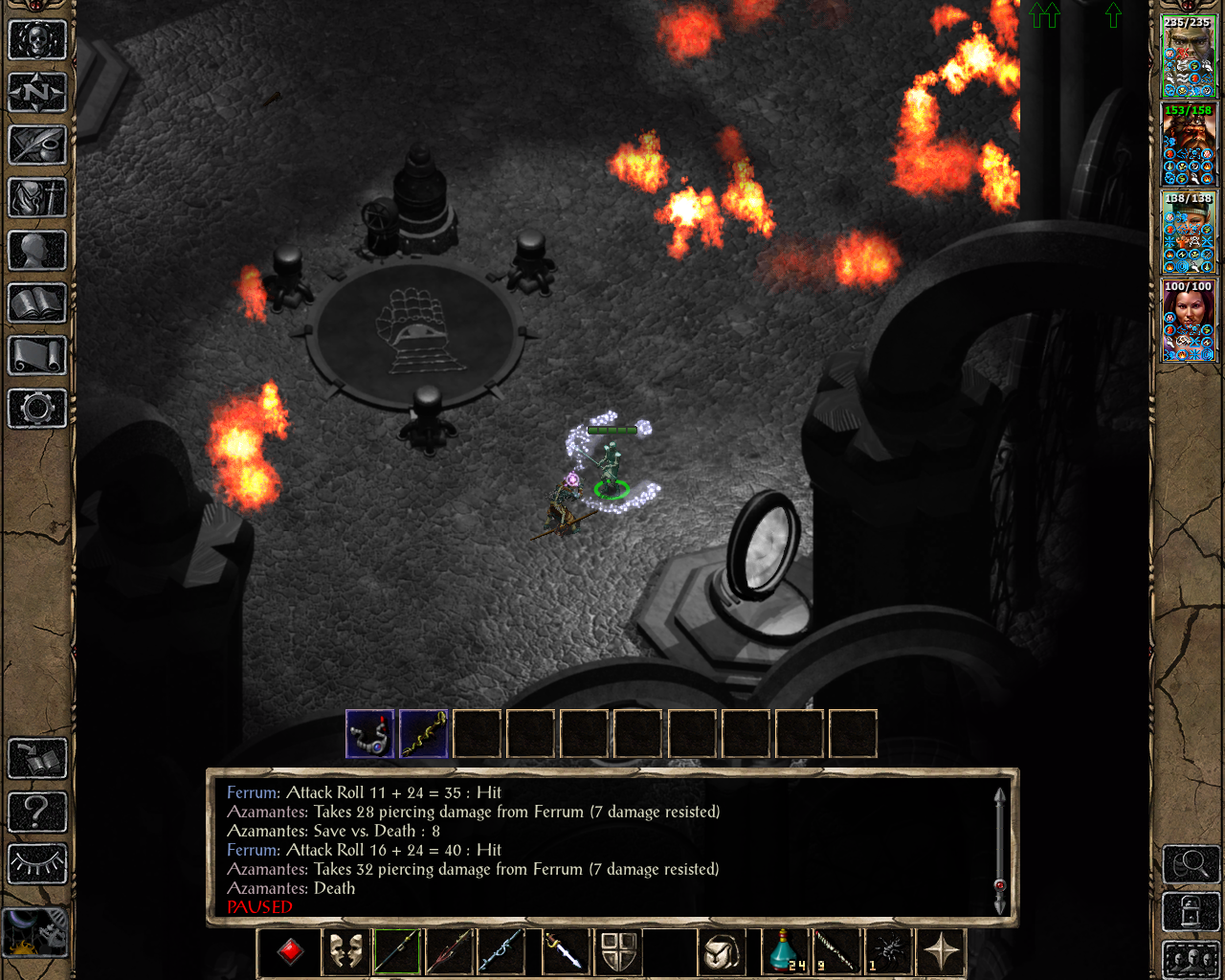Open the inventory screen
This screenshot has height=980, width=1225.
click(x=36, y=198)
